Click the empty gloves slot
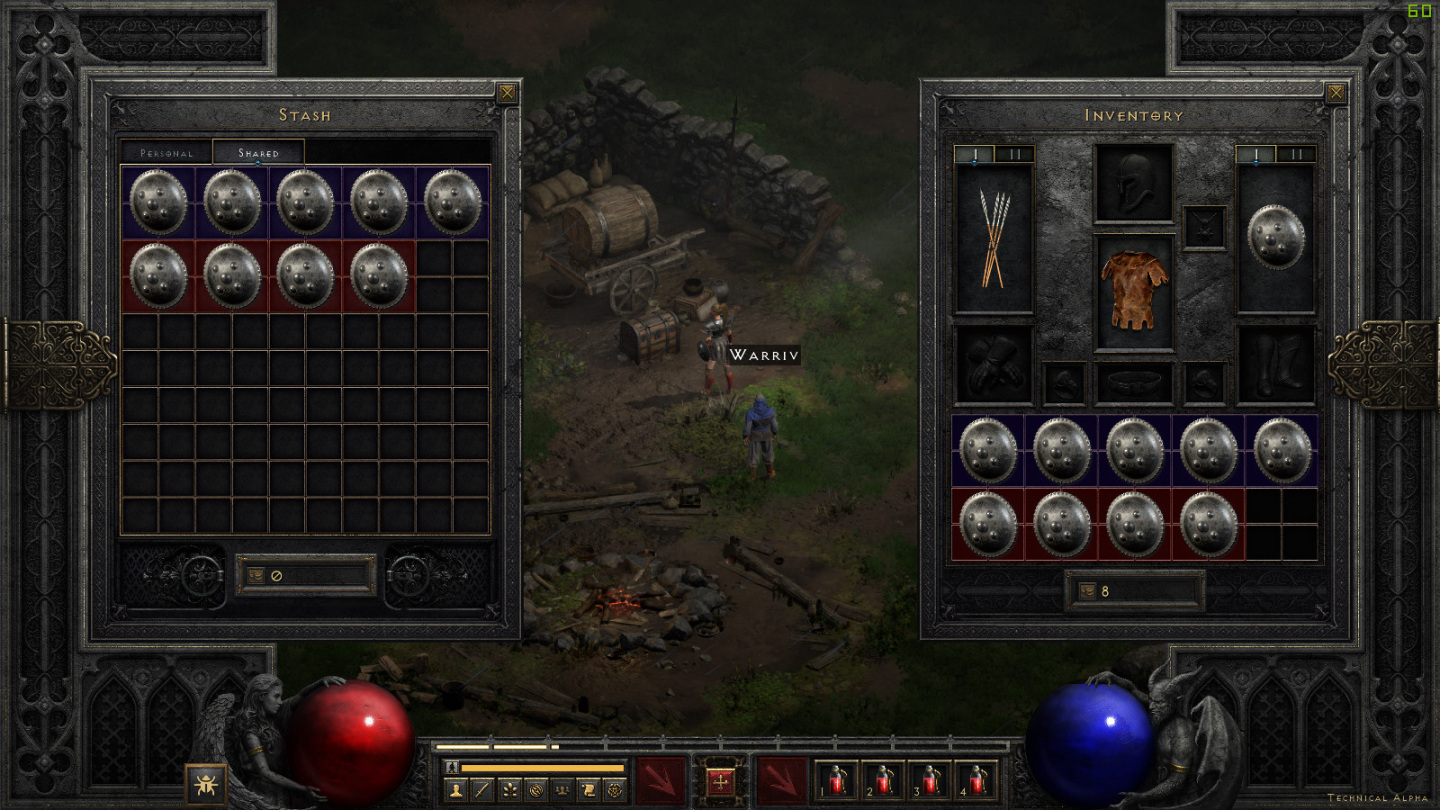The width and height of the screenshot is (1440, 810). click(993, 364)
